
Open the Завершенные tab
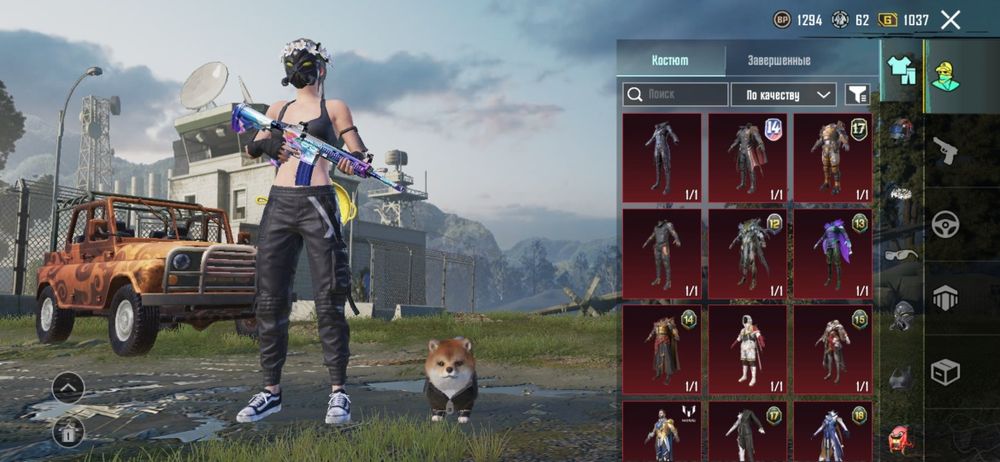pyautogui.click(x=779, y=60)
